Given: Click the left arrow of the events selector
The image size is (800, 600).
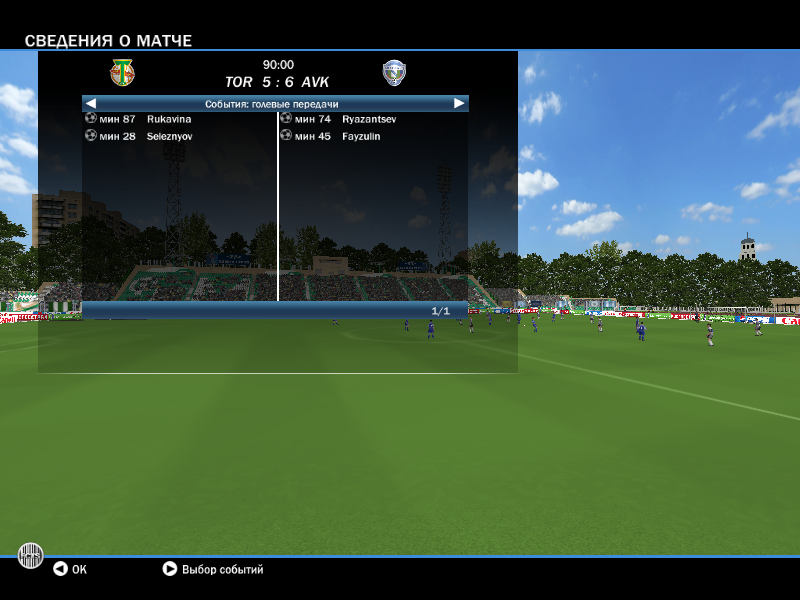Looking at the screenshot, I should point(91,103).
